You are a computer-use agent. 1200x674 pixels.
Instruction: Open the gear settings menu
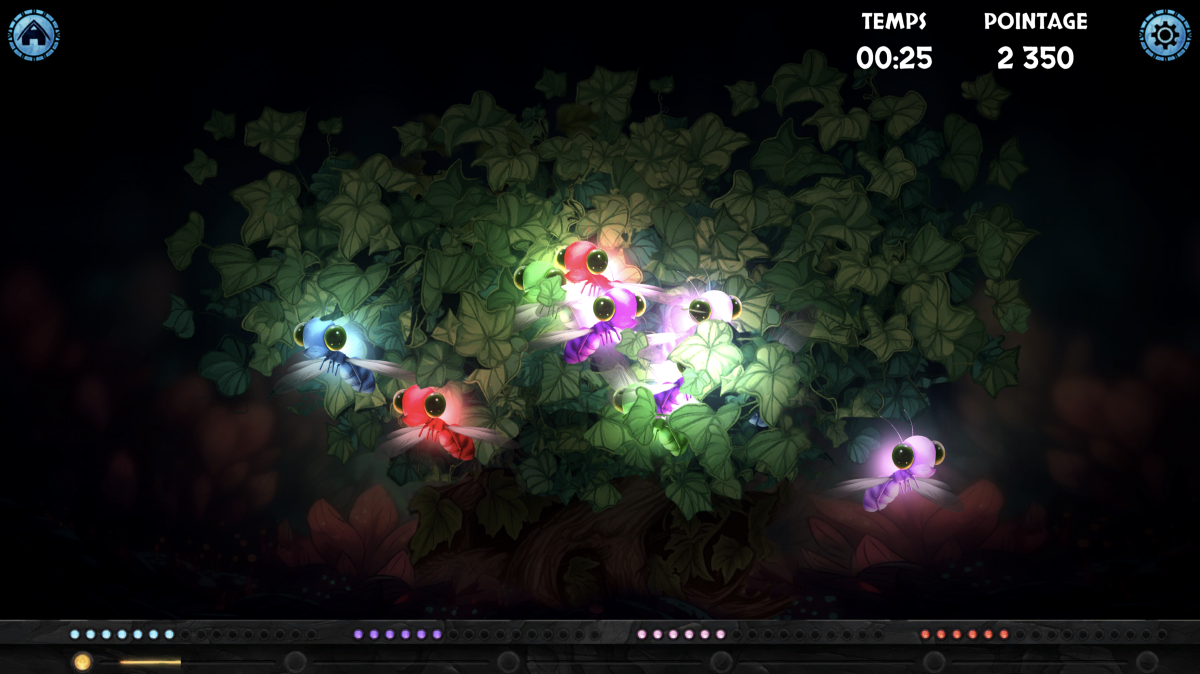1165,36
